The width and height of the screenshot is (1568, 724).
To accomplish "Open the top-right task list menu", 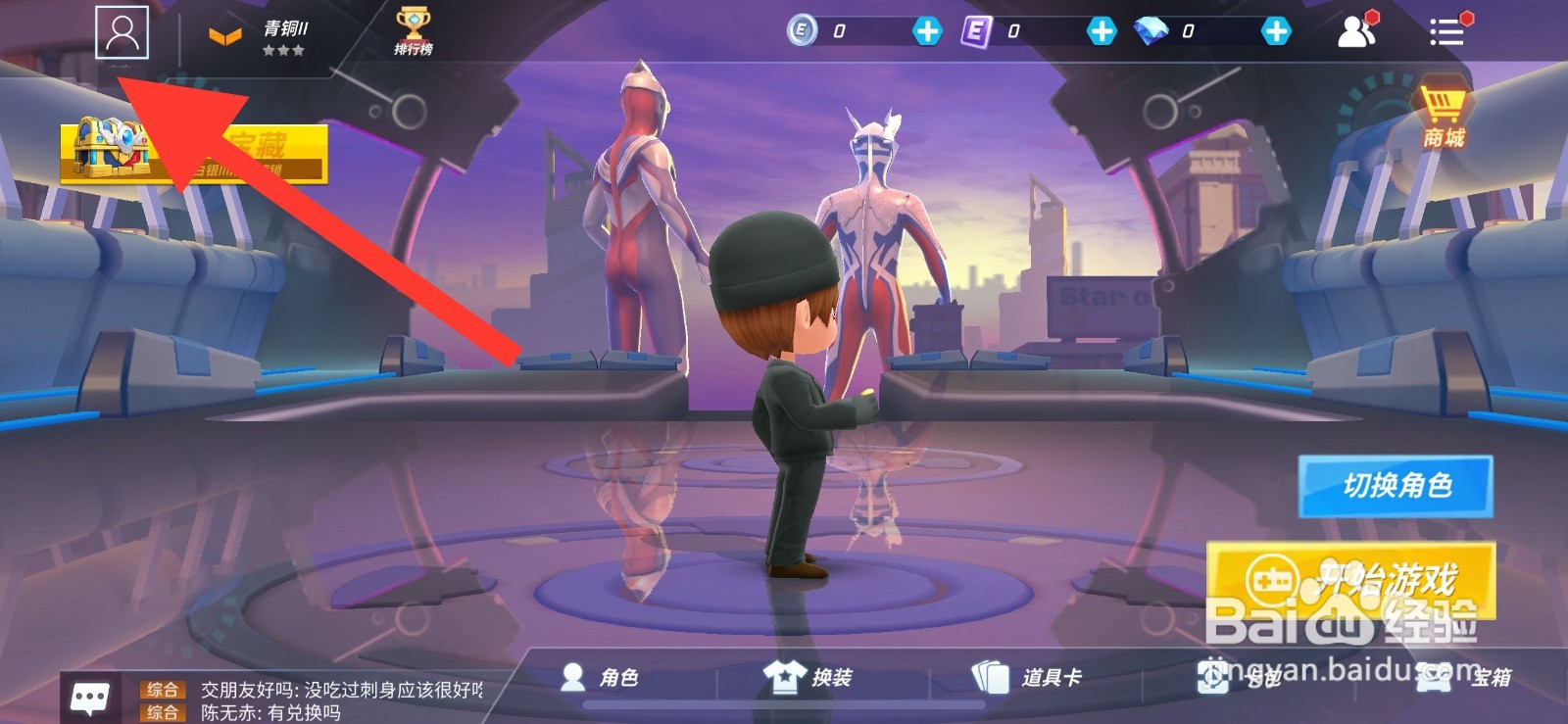I will click(1448, 31).
